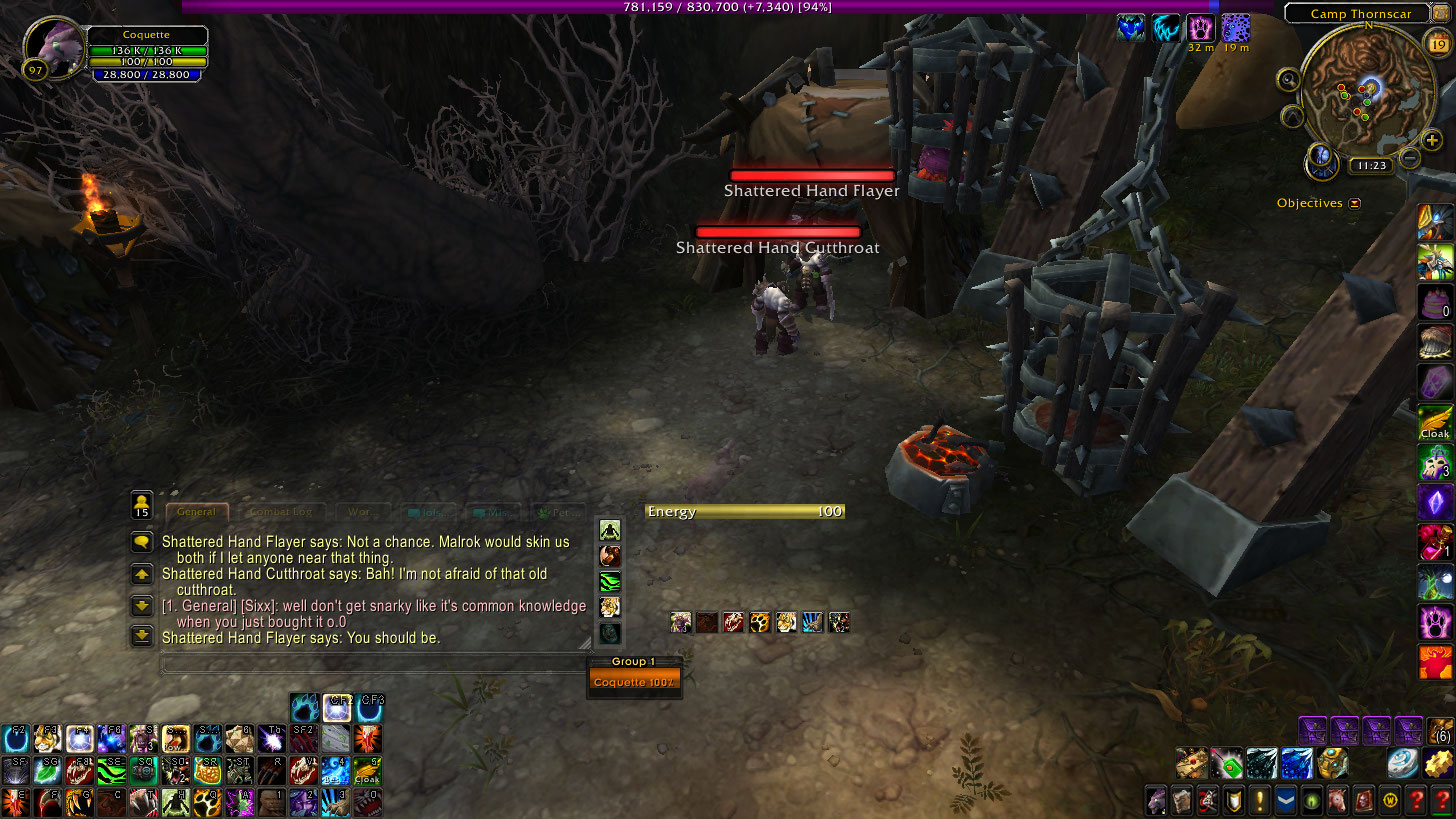Switch to the General chat tab
The image size is (1456, 819).
[x=196, y=512]
